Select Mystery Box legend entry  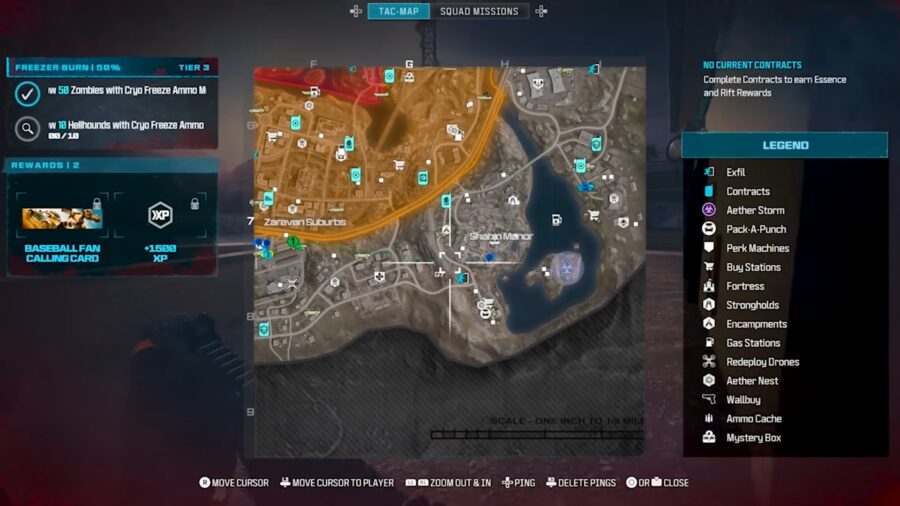[753, 438]
